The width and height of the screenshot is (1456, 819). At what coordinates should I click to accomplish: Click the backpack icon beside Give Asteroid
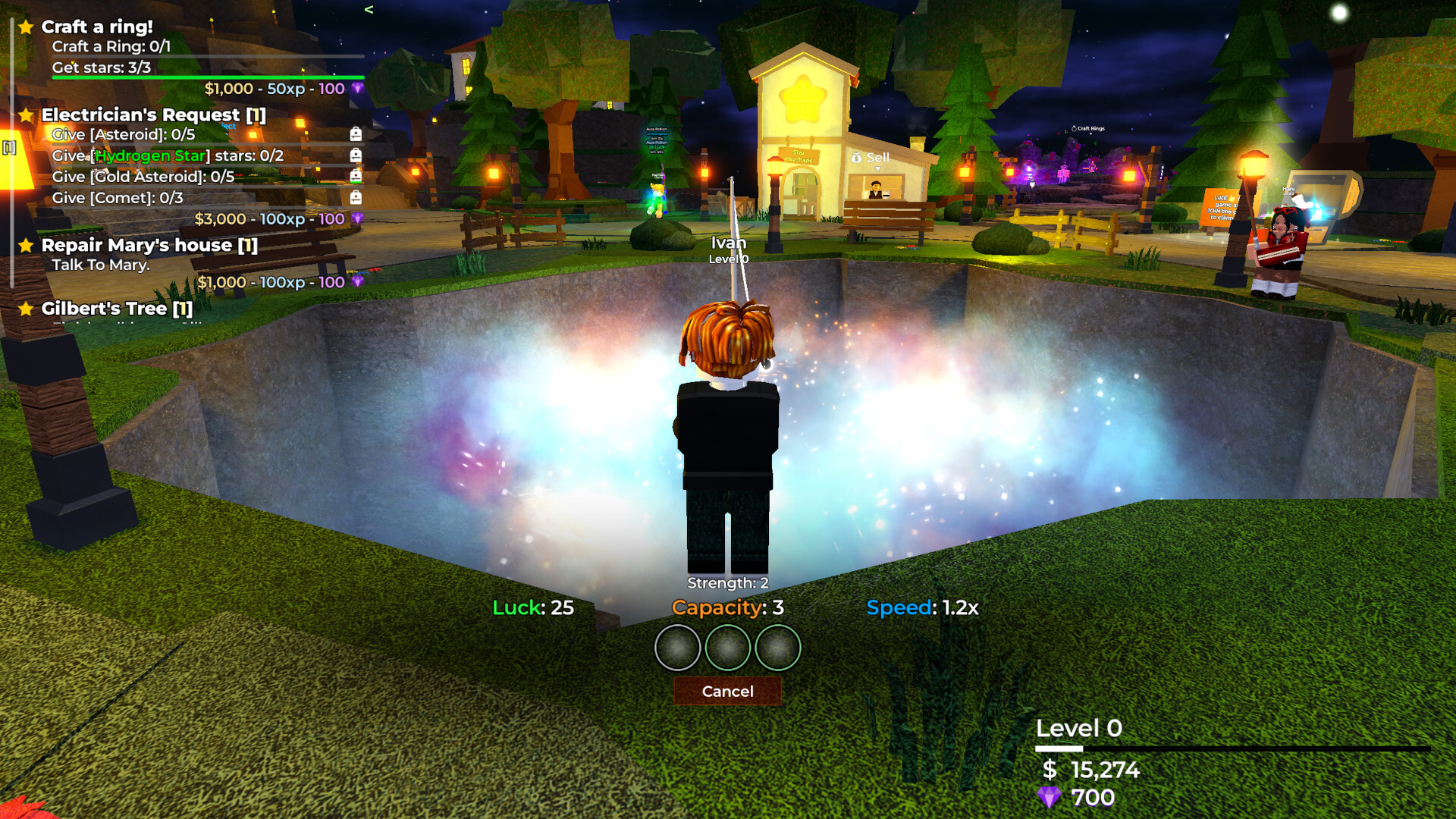pyautogui.click(x=356, y=134)
